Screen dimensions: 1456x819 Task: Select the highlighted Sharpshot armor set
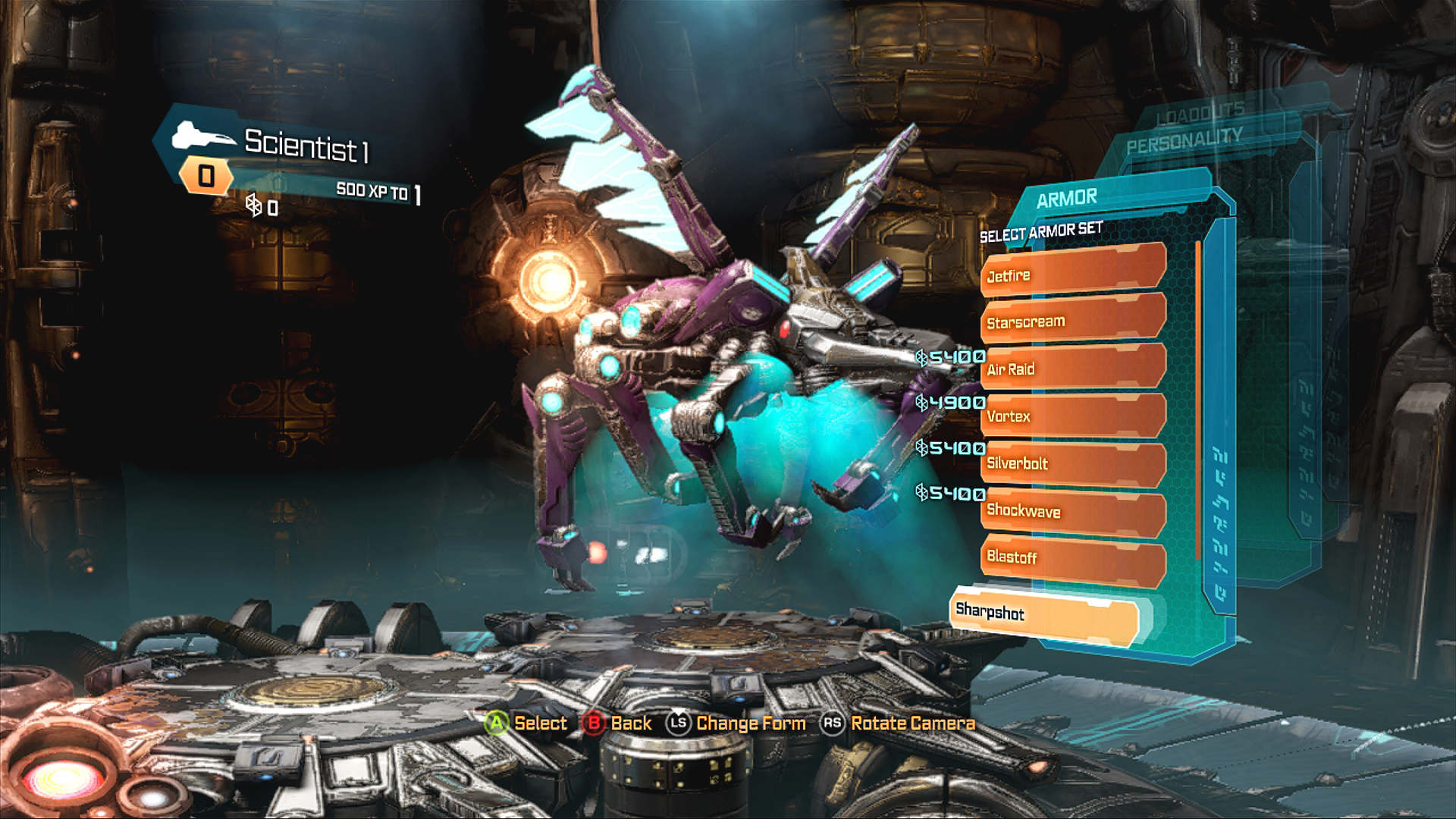point(1043,615)
